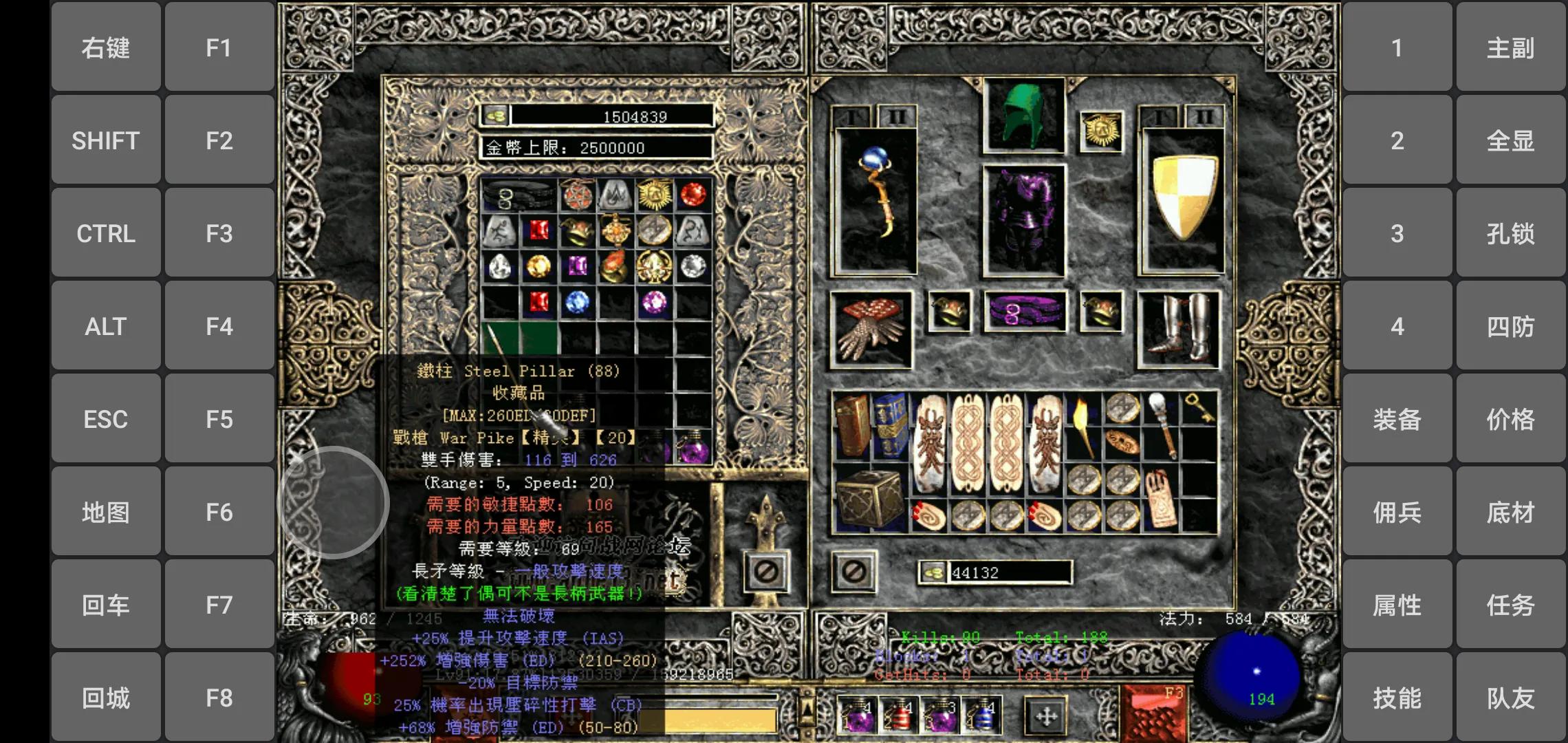The width and height of the screenshot is (1568, 743).
Task: Select the purple body armor slot
Action: (1023, 220)
